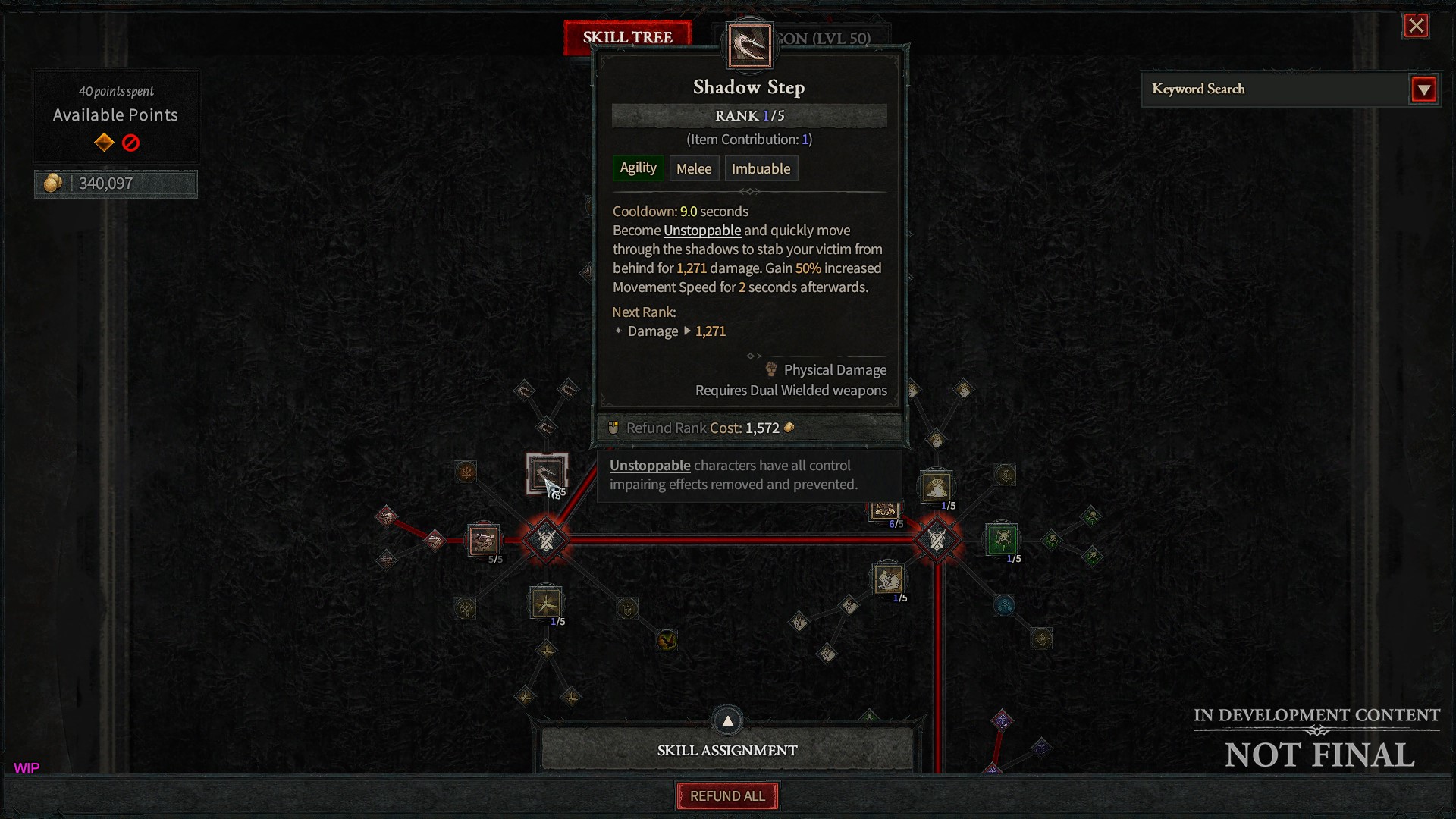Viewport: 1456px width, 819px height.
Task: Open the Keyword Search dropdown arrow
Action: coord(1424,89)
